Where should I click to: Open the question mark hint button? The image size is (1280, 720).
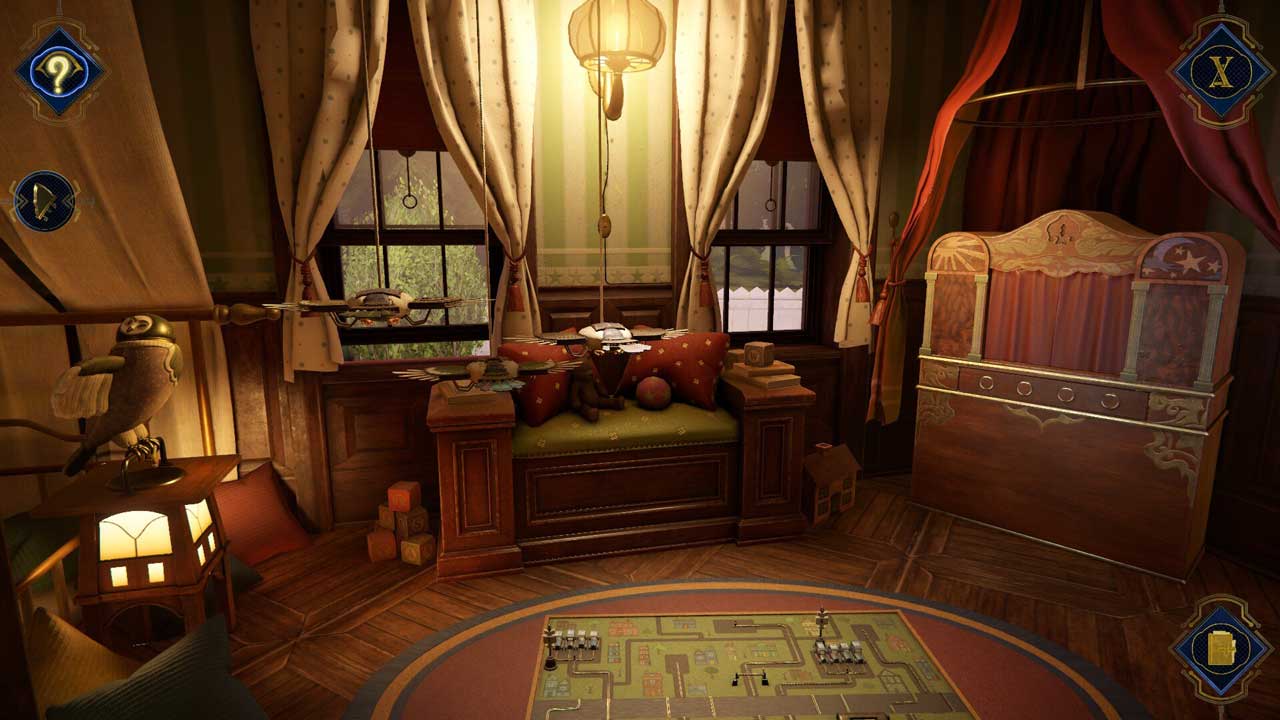point(60,72)
